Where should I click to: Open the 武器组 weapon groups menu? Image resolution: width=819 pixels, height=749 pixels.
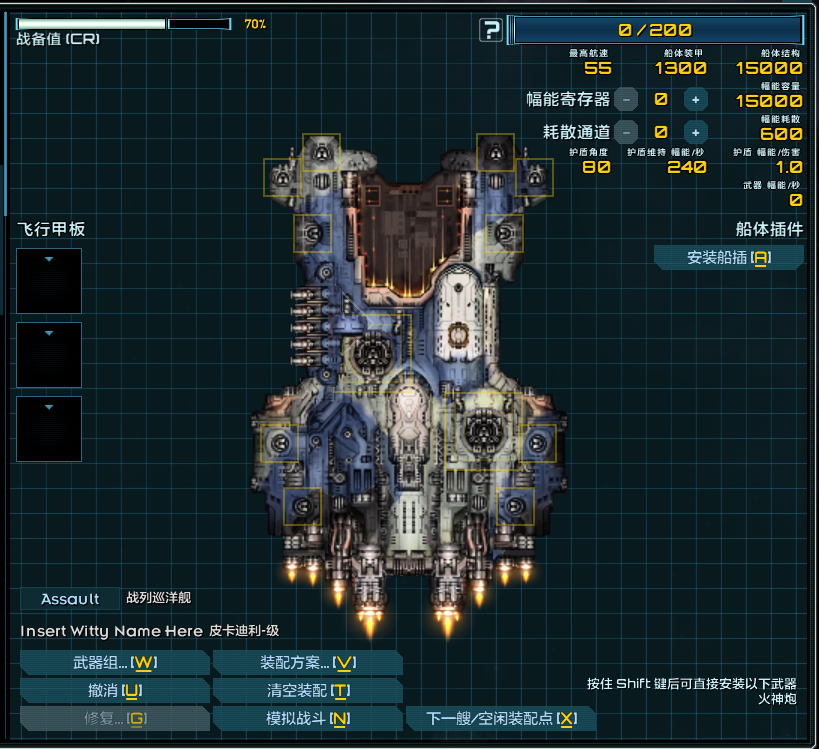click(x=114, y=663)
